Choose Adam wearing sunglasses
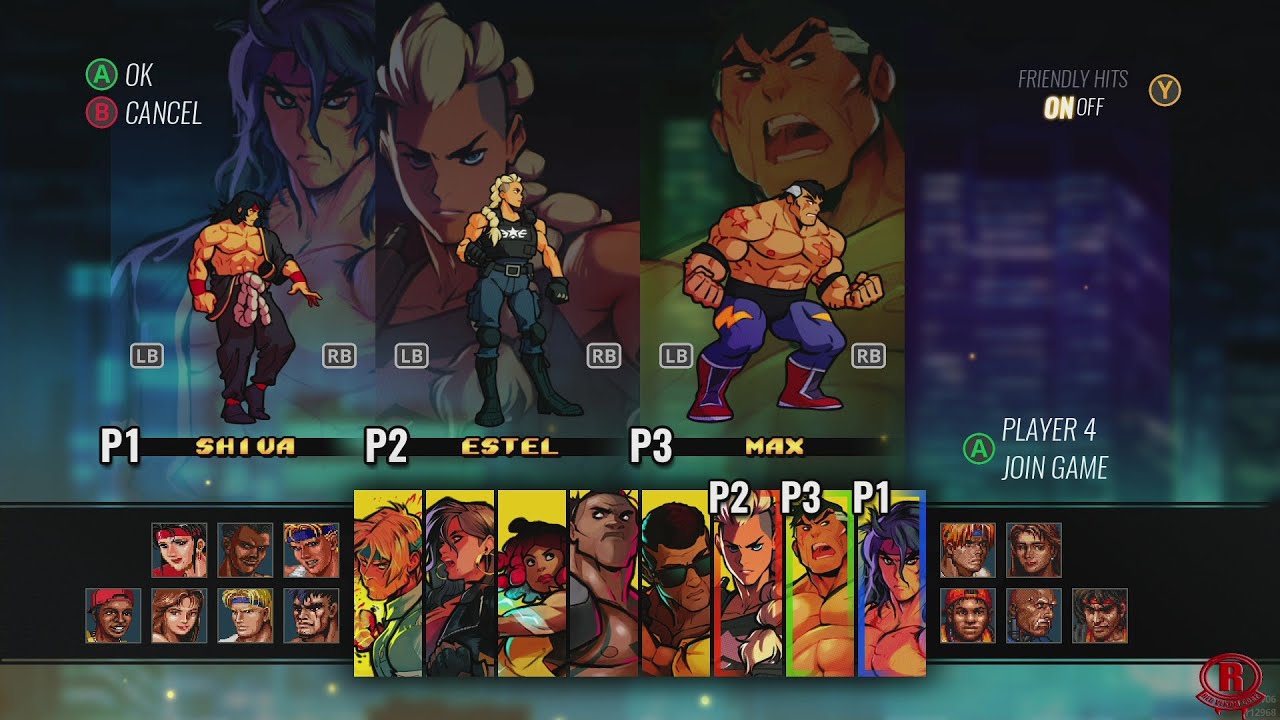 click(675, 583)
